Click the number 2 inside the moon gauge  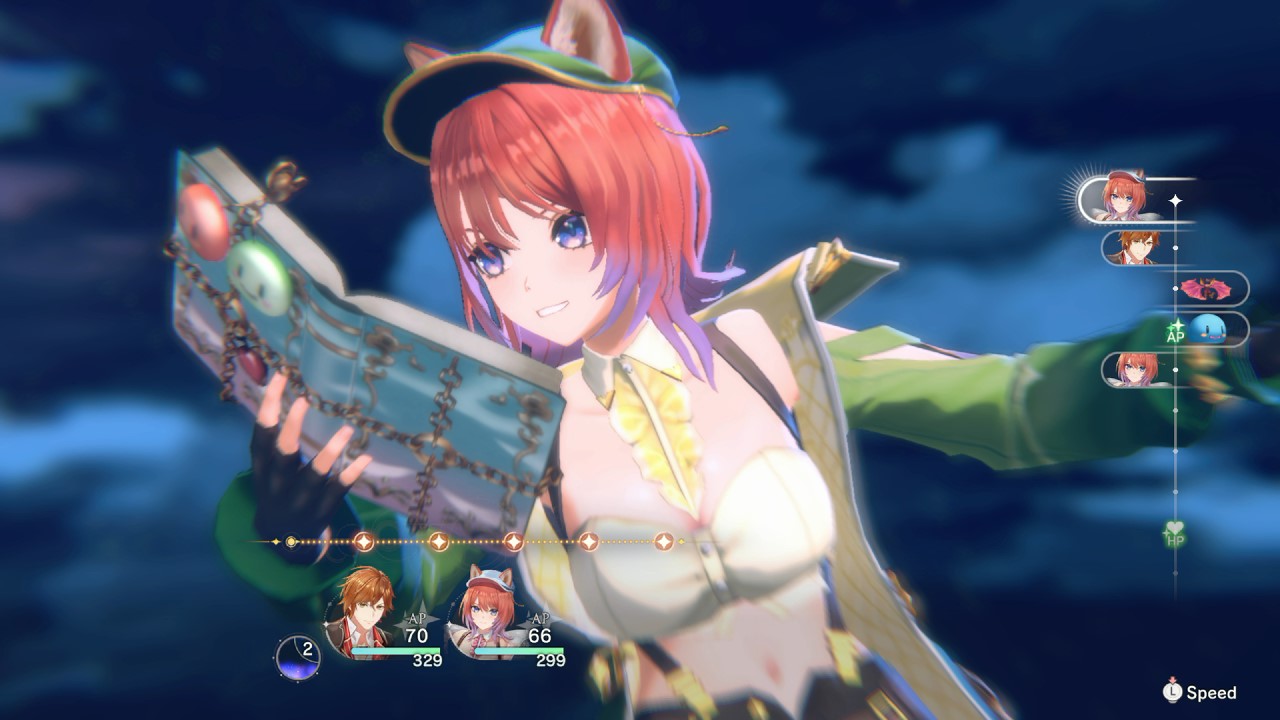point(306,649)
